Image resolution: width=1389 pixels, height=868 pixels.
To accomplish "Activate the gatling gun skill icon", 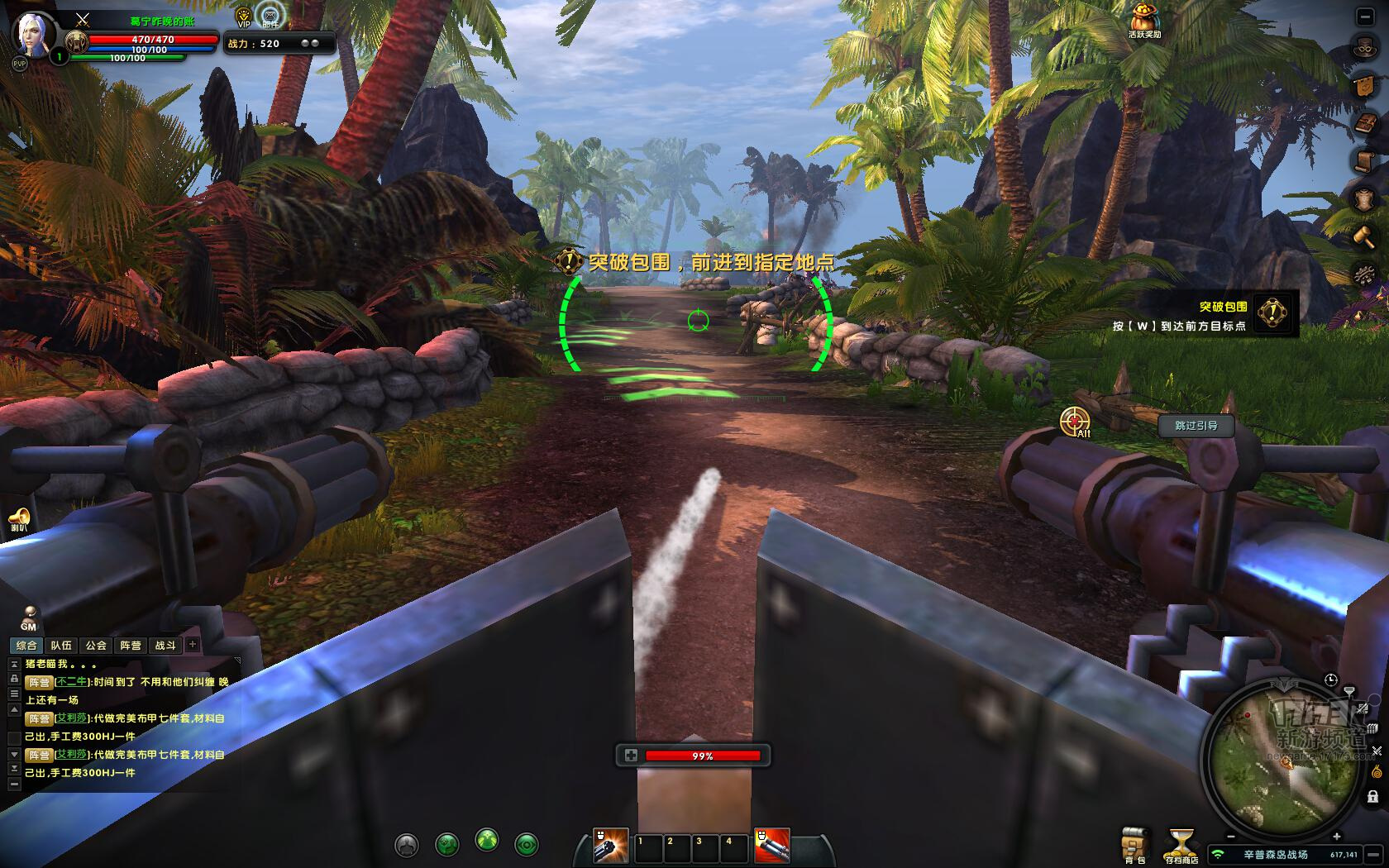I will (x=610, y=846).
